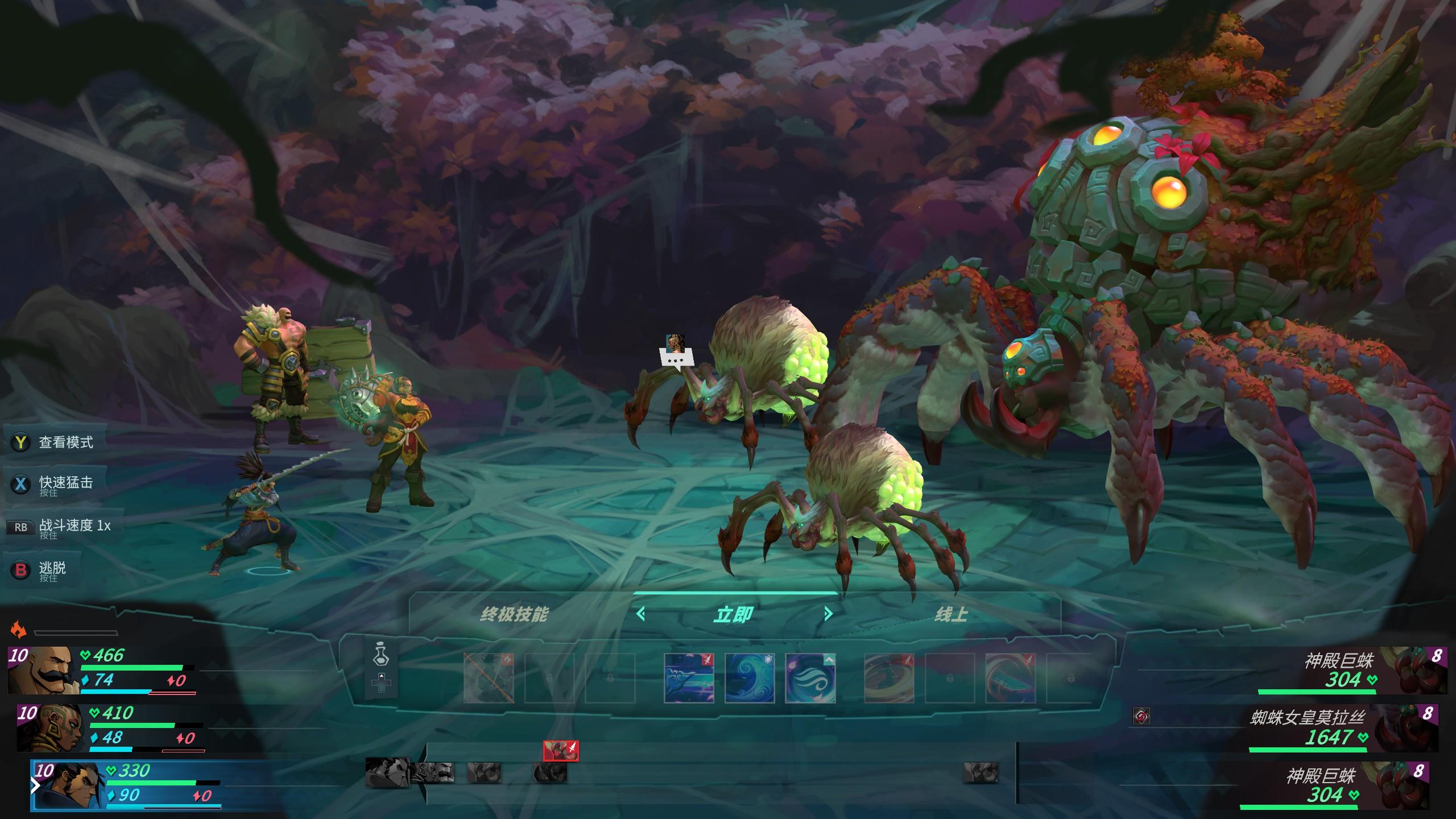1456x819 pixels.
Task: Activate the swirling wave shield ability
Action: coord(750,678)
